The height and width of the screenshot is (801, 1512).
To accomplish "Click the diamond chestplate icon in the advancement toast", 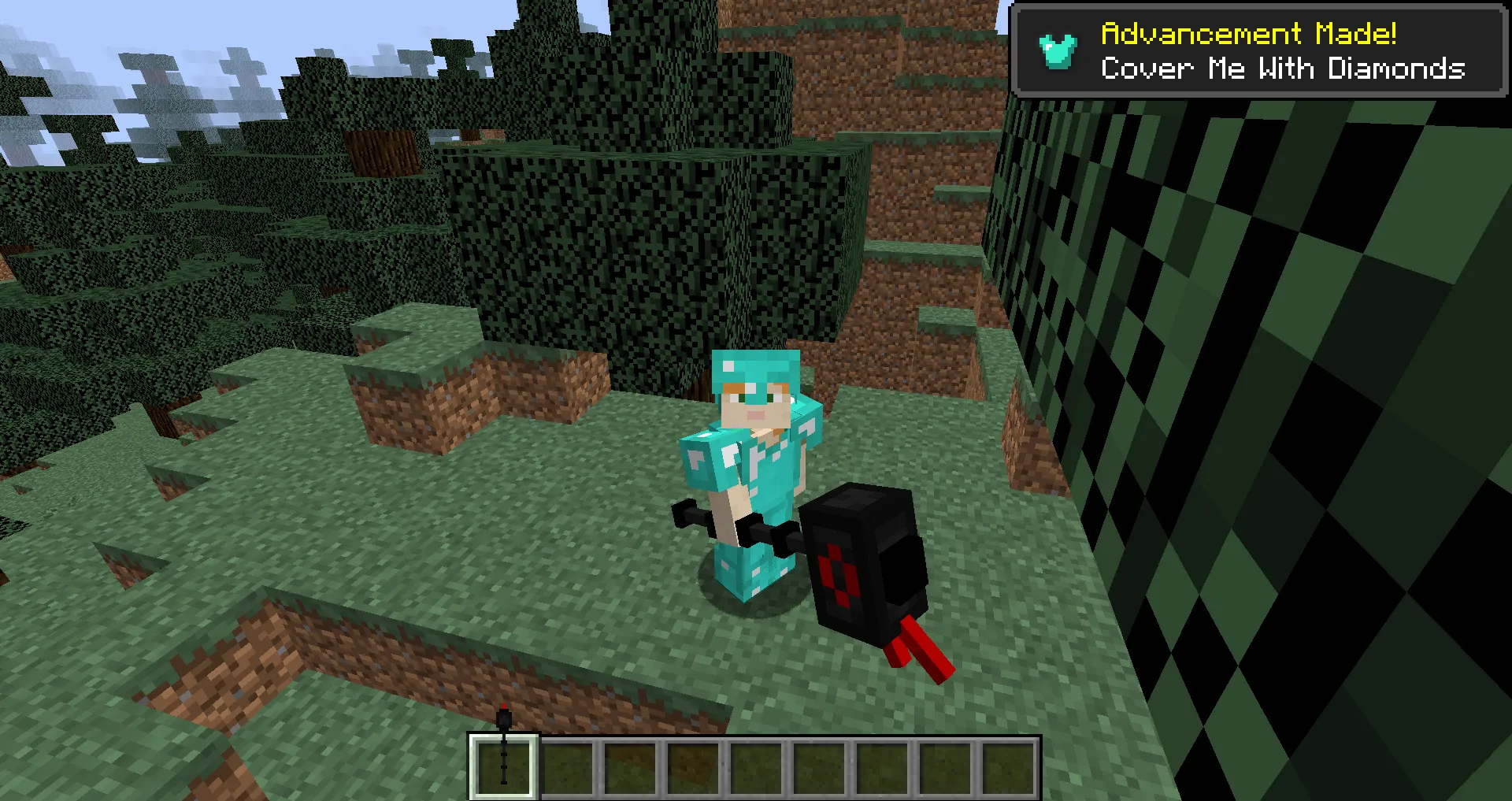I will pos(1056,50).
